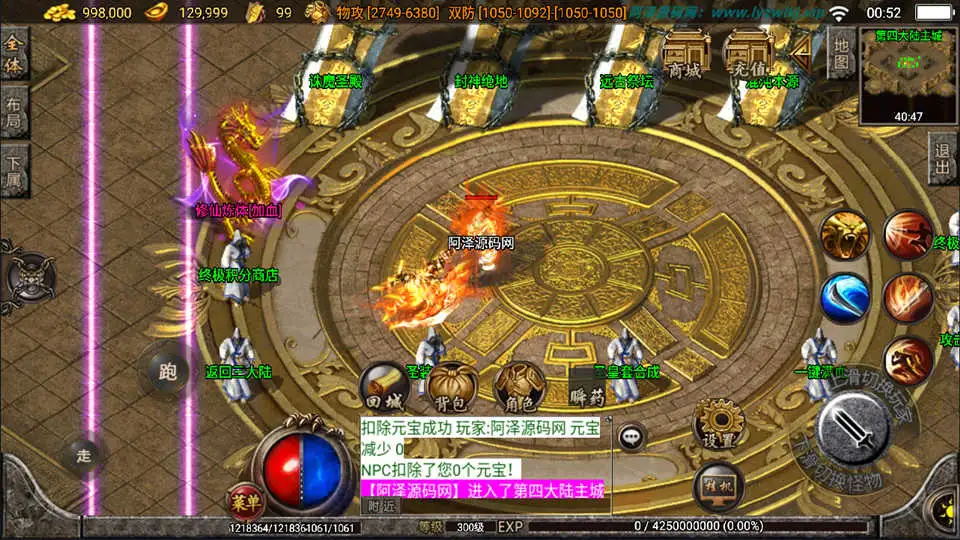Select the 全体 tab
Screen dimensions: 960x540
coord(14,54)
